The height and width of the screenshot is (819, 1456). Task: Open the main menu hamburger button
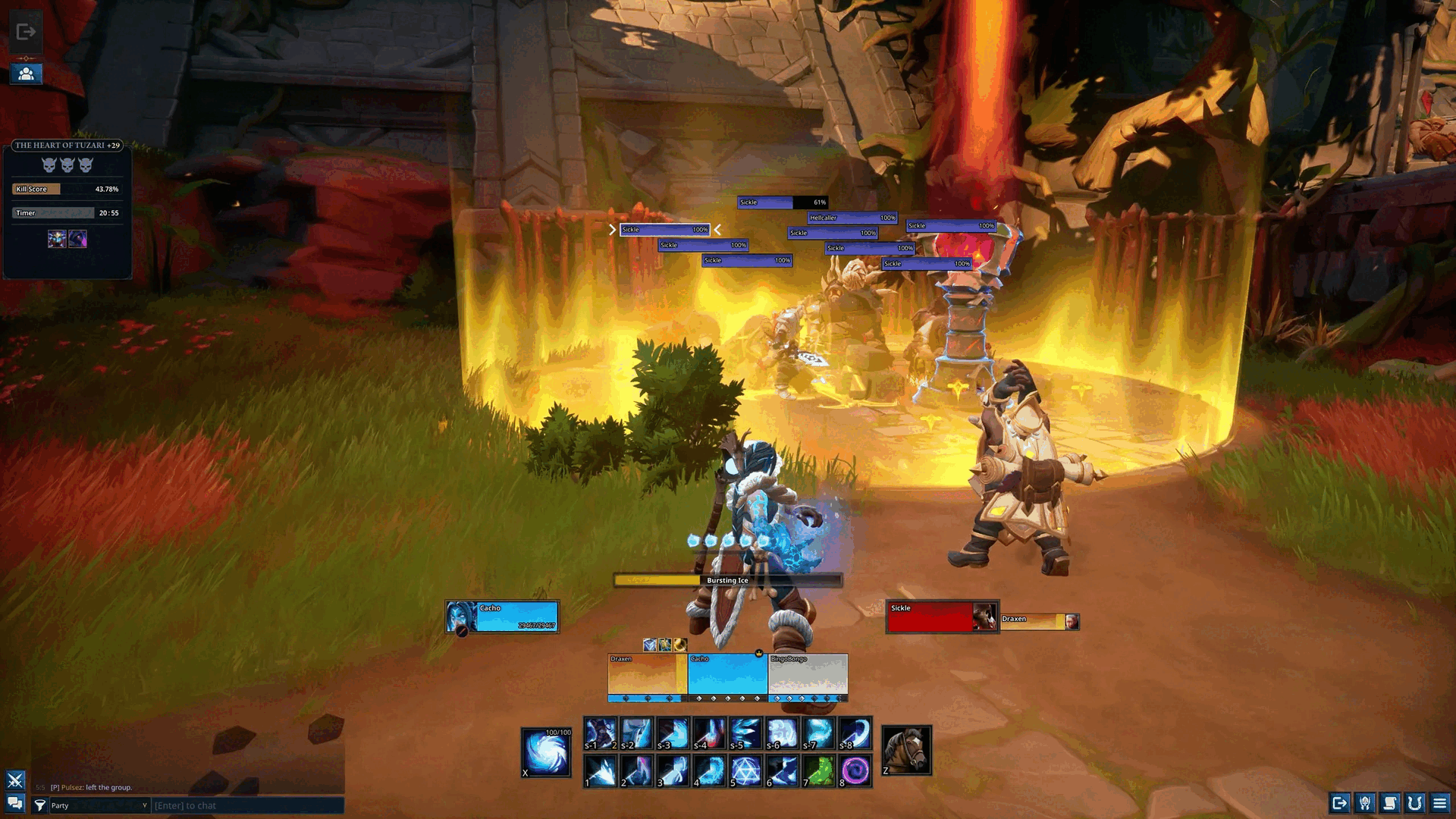pos(1439,803)
